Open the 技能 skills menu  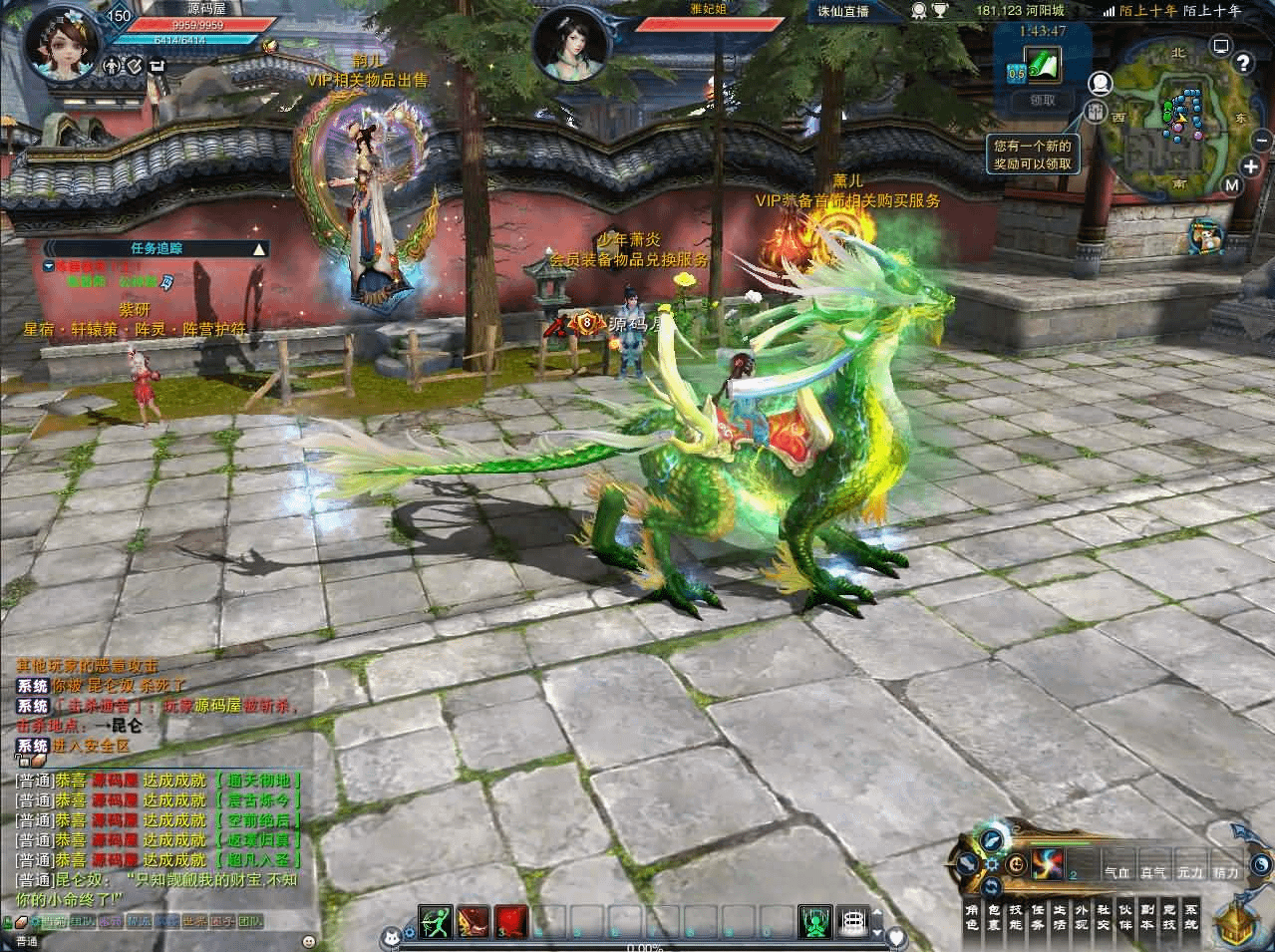coord(1016,916)
